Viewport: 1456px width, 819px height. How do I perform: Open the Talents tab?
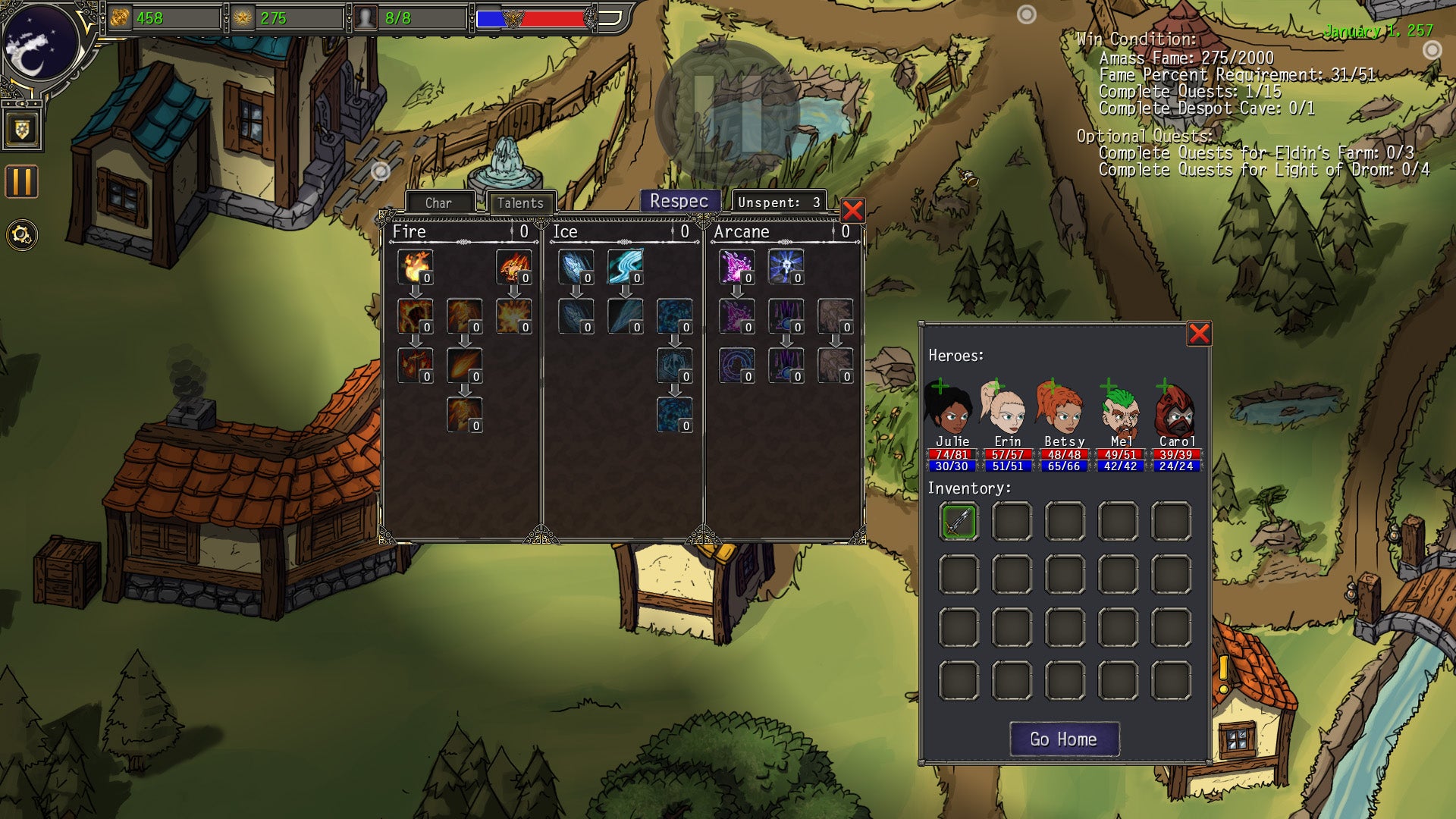click(520, 202)
